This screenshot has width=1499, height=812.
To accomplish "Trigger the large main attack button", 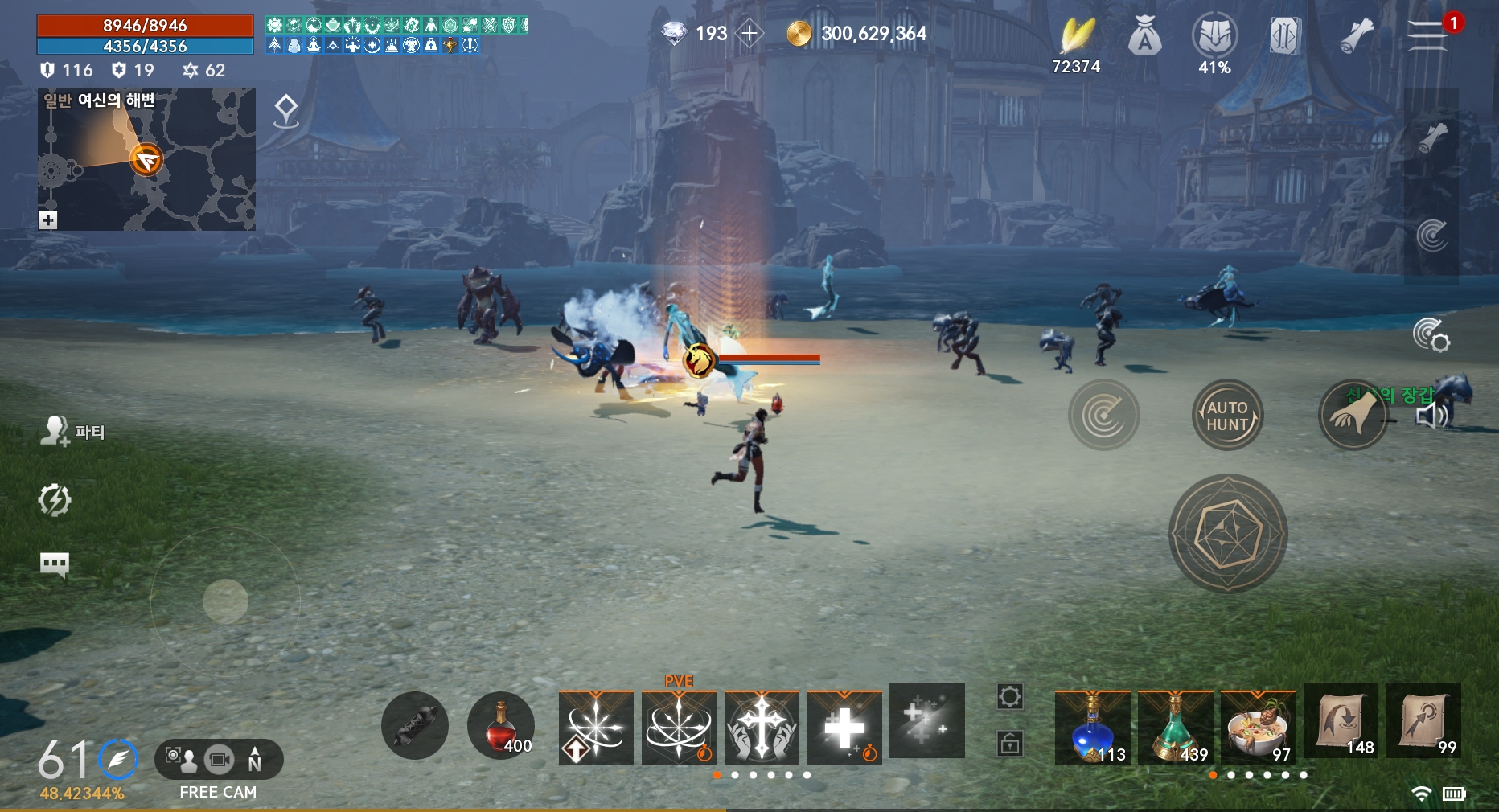I will tap(1228, 534).
